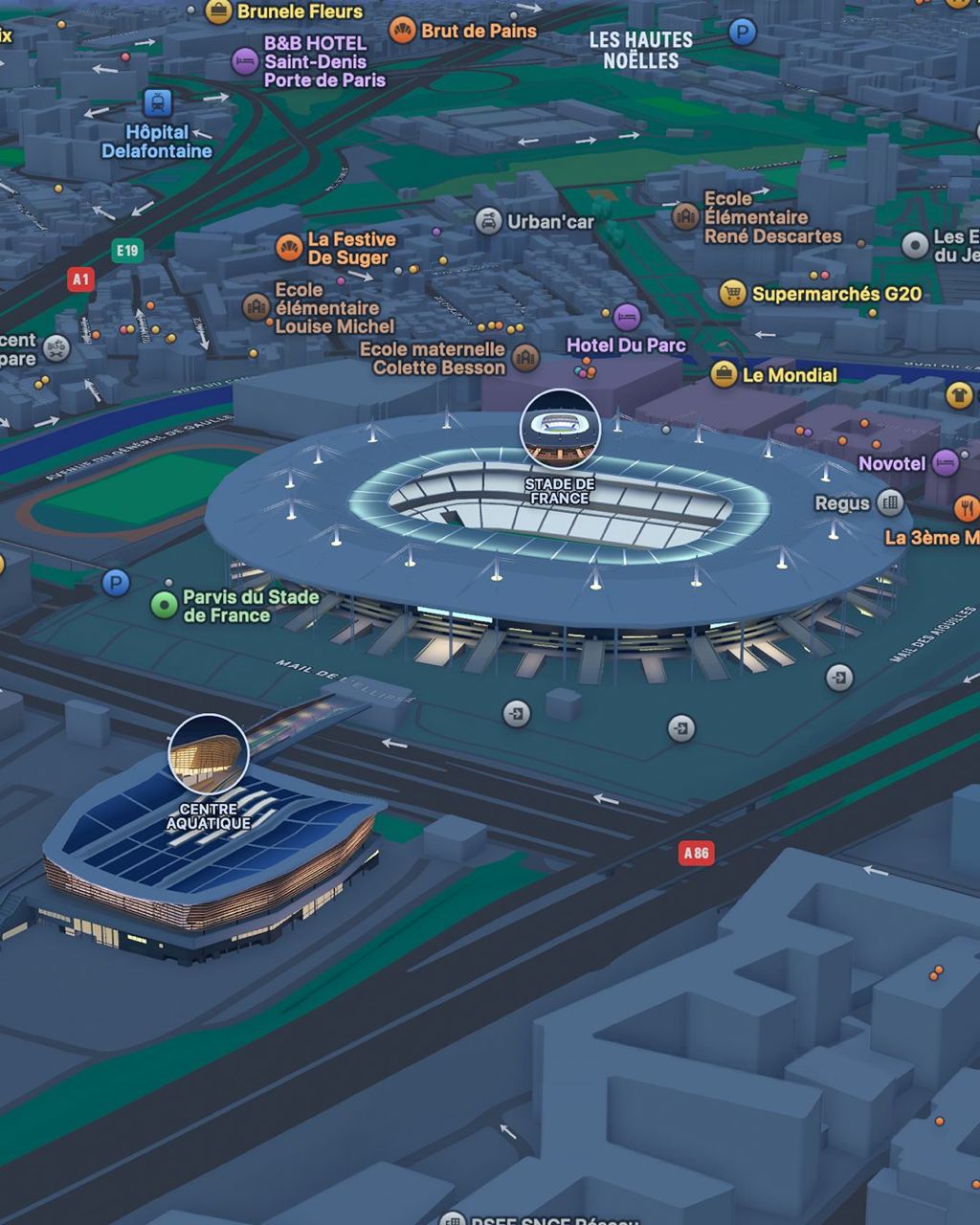This screenshot has height=1225, width=980.
Task: Select the Ecole maternelle Colette Besson pin
Action: click(525, 358)
